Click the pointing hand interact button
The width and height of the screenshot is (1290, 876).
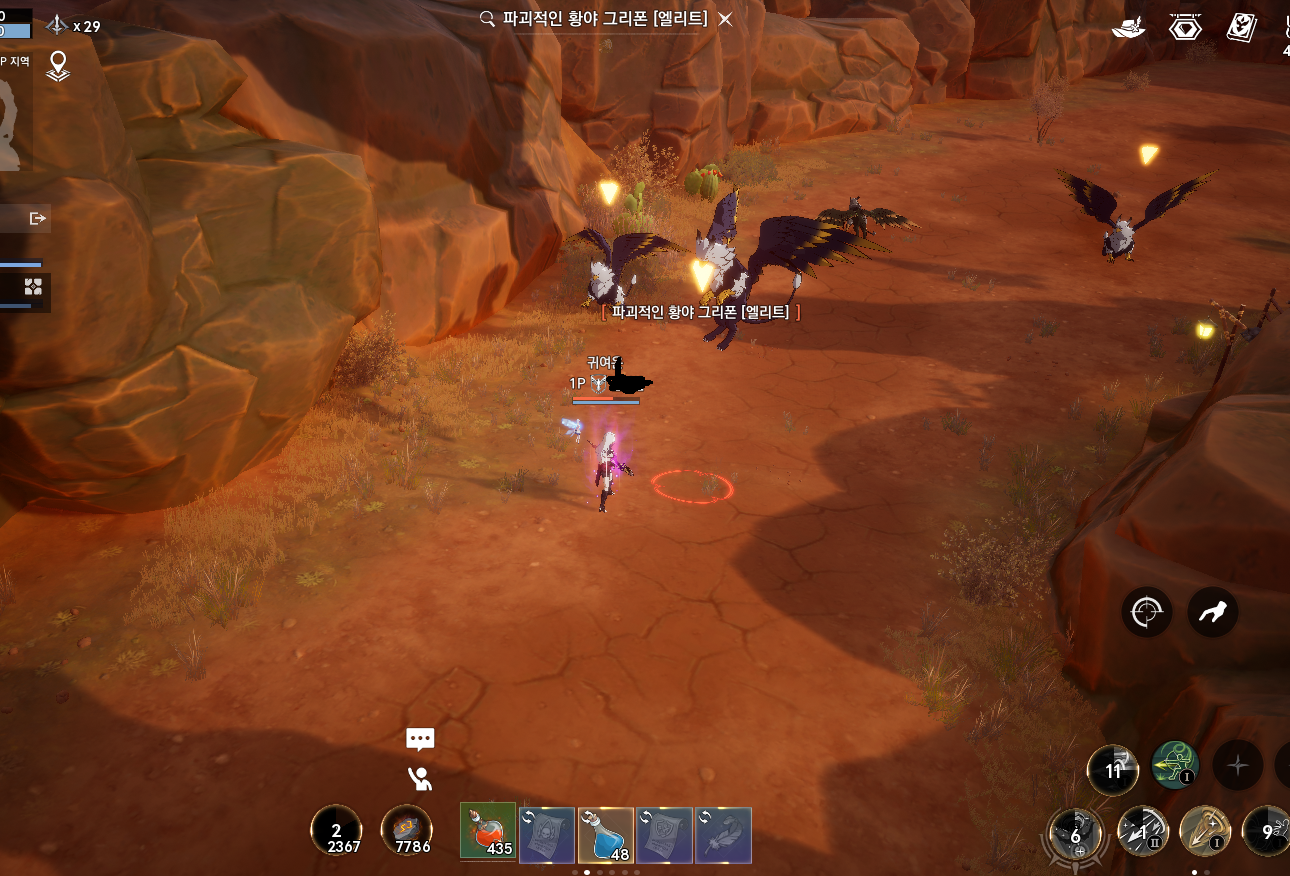pyautogui.click(x=1213, y=611)
